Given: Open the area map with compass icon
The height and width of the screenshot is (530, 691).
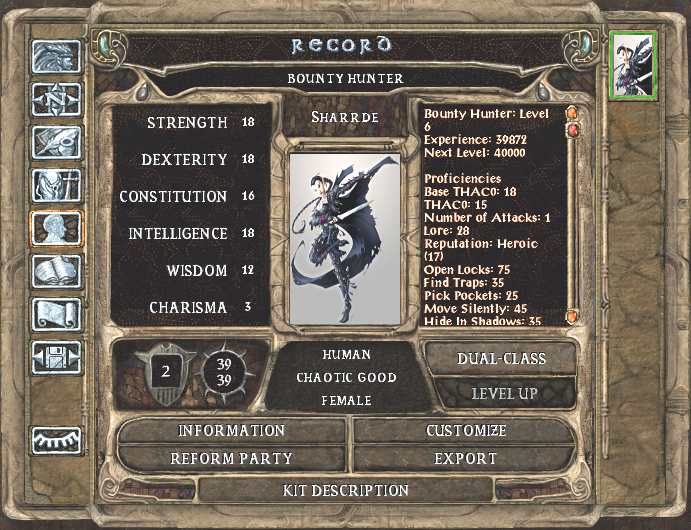Looking at the screenshot, I should pos(56,100).
